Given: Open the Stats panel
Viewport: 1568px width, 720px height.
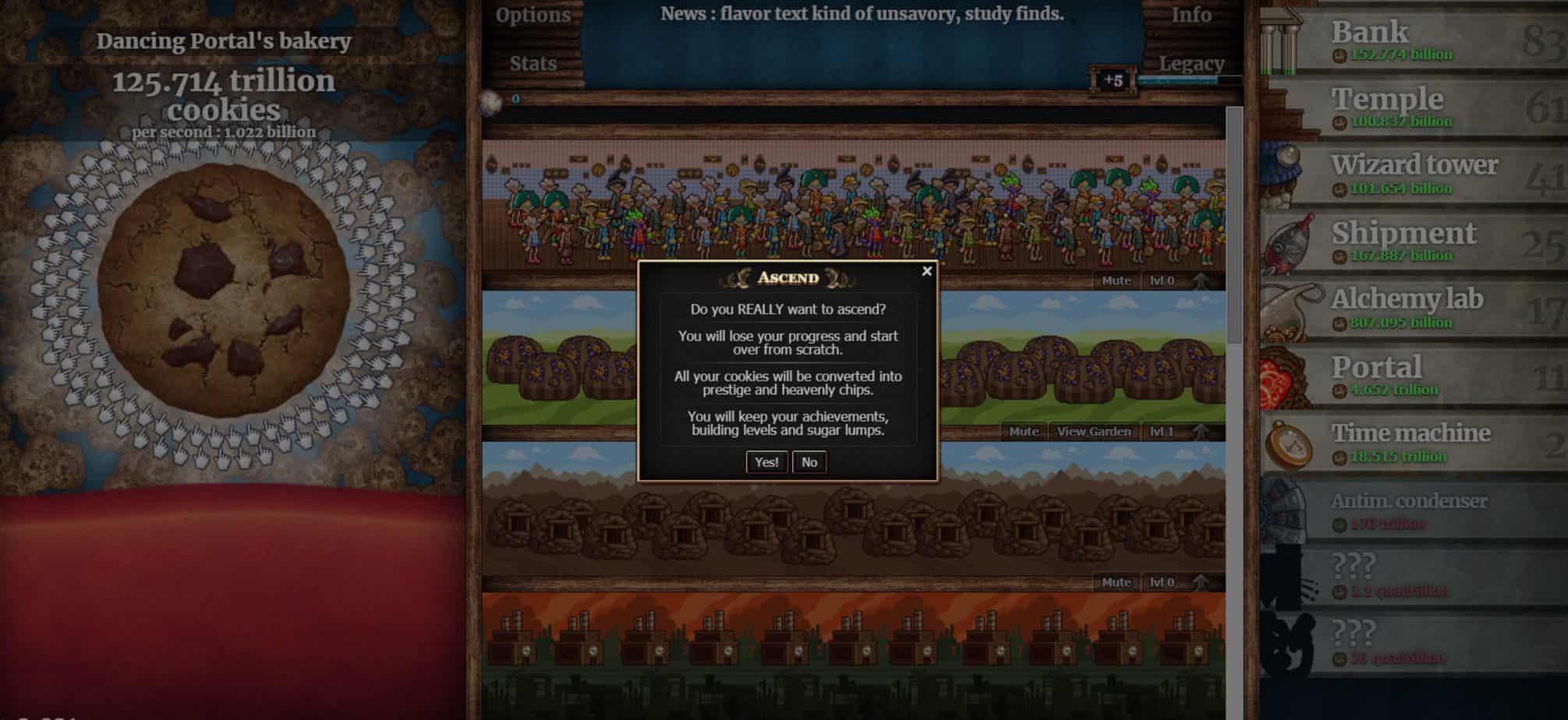Looking at the screenshot, I should click(x=533, y=63).
